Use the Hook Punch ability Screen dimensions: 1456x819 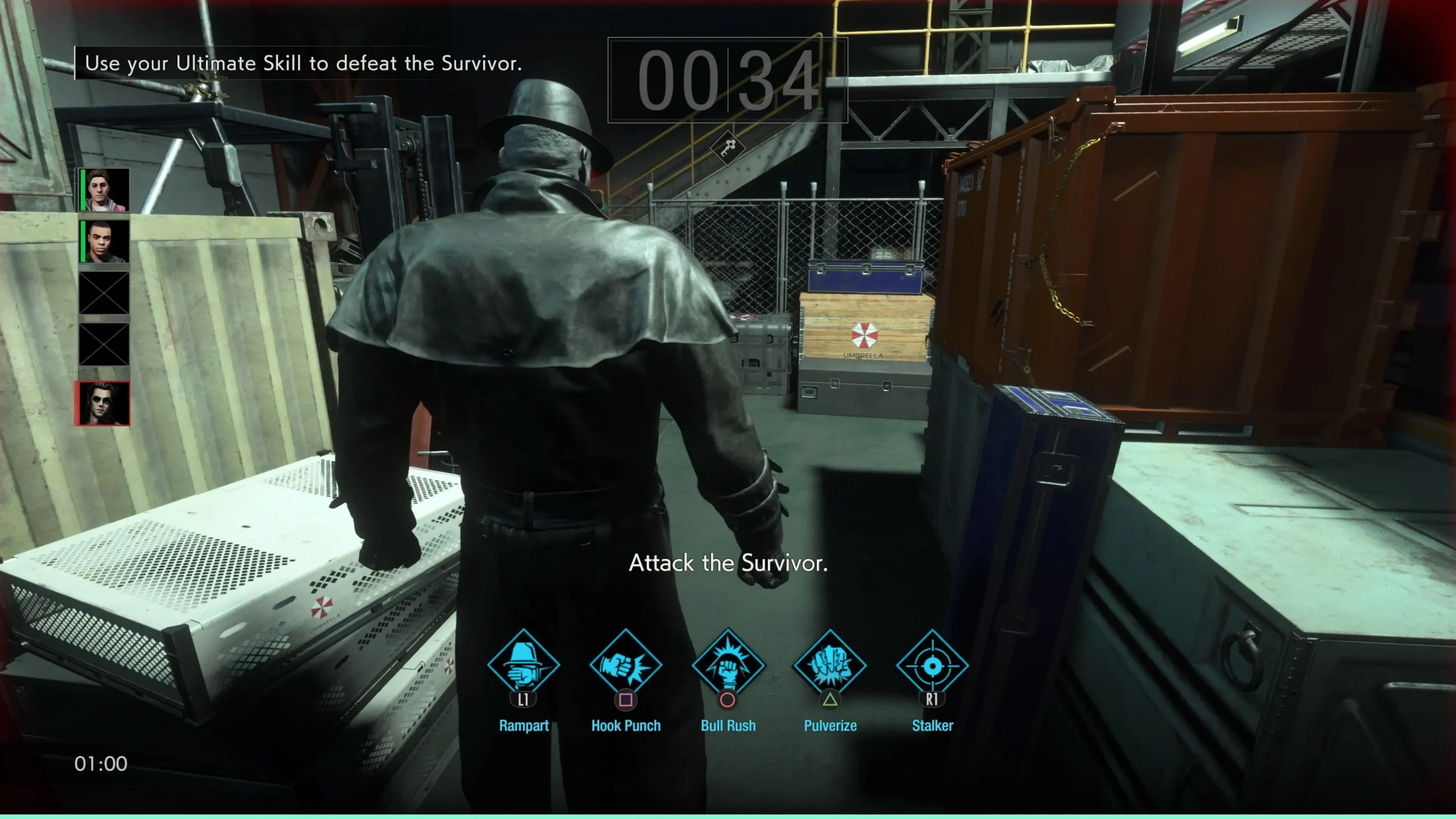coord(626,664)
